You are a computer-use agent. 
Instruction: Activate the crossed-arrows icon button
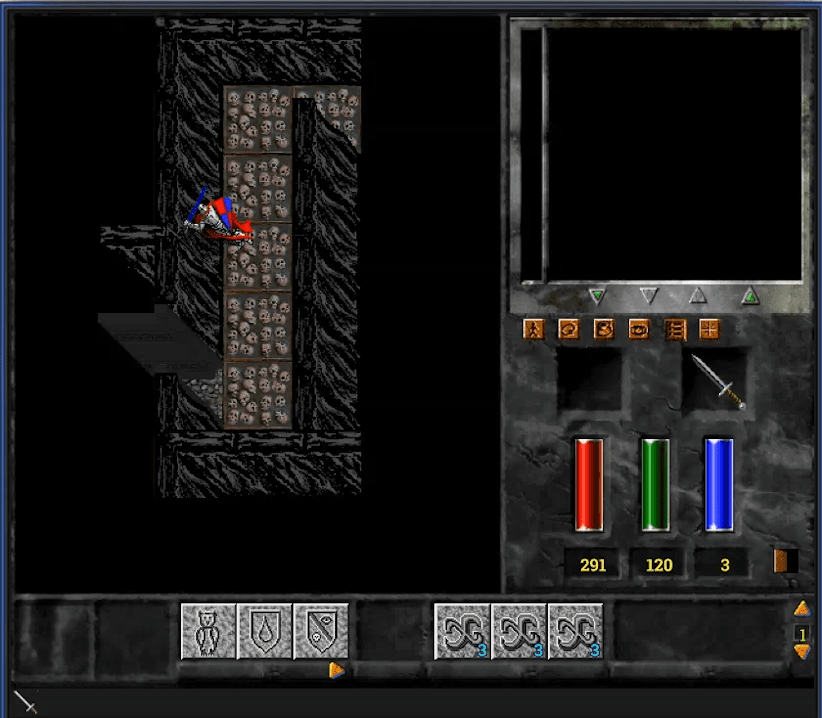pos(709,329)
